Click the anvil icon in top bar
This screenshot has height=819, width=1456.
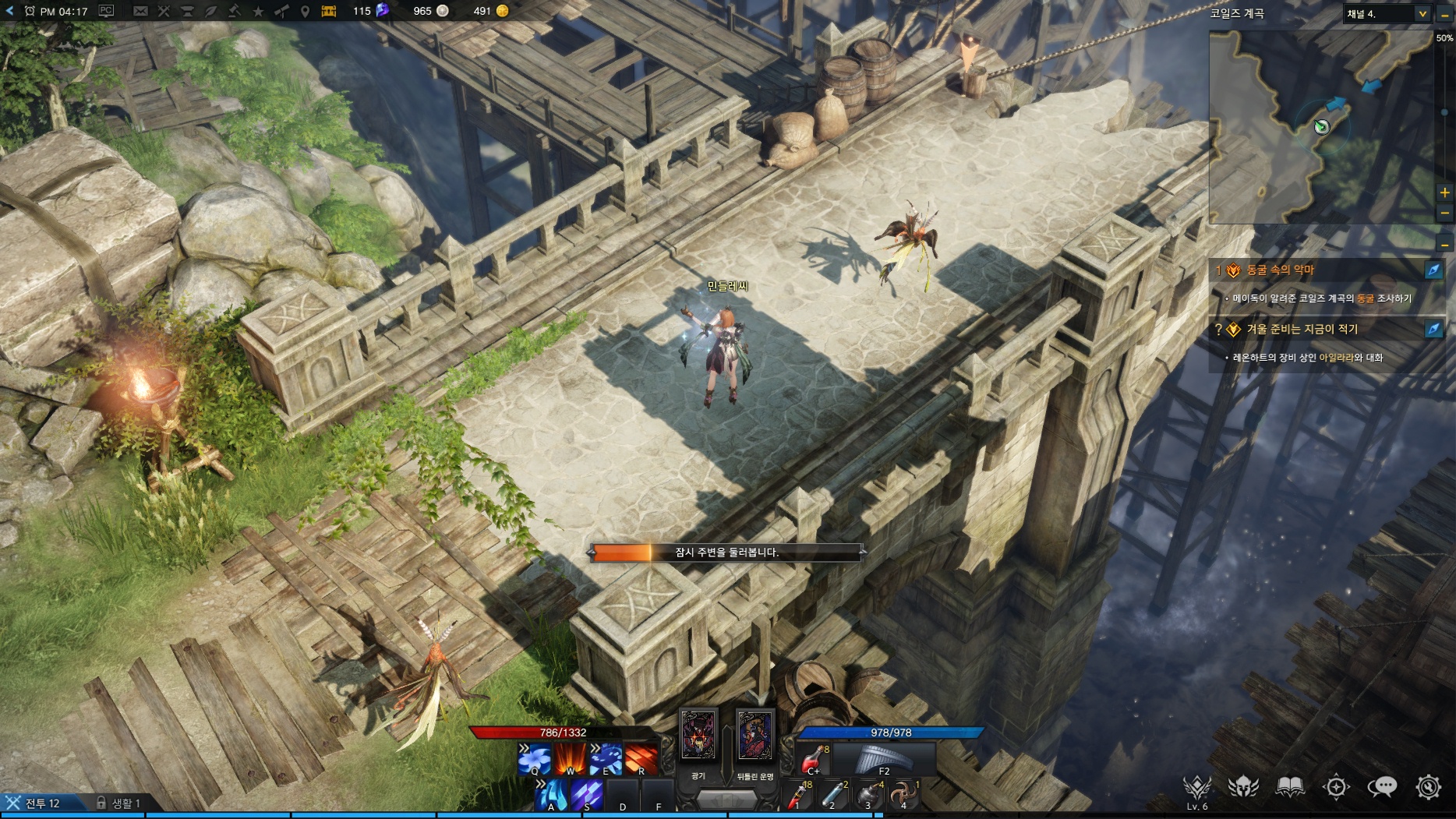[x=187, y=11]
